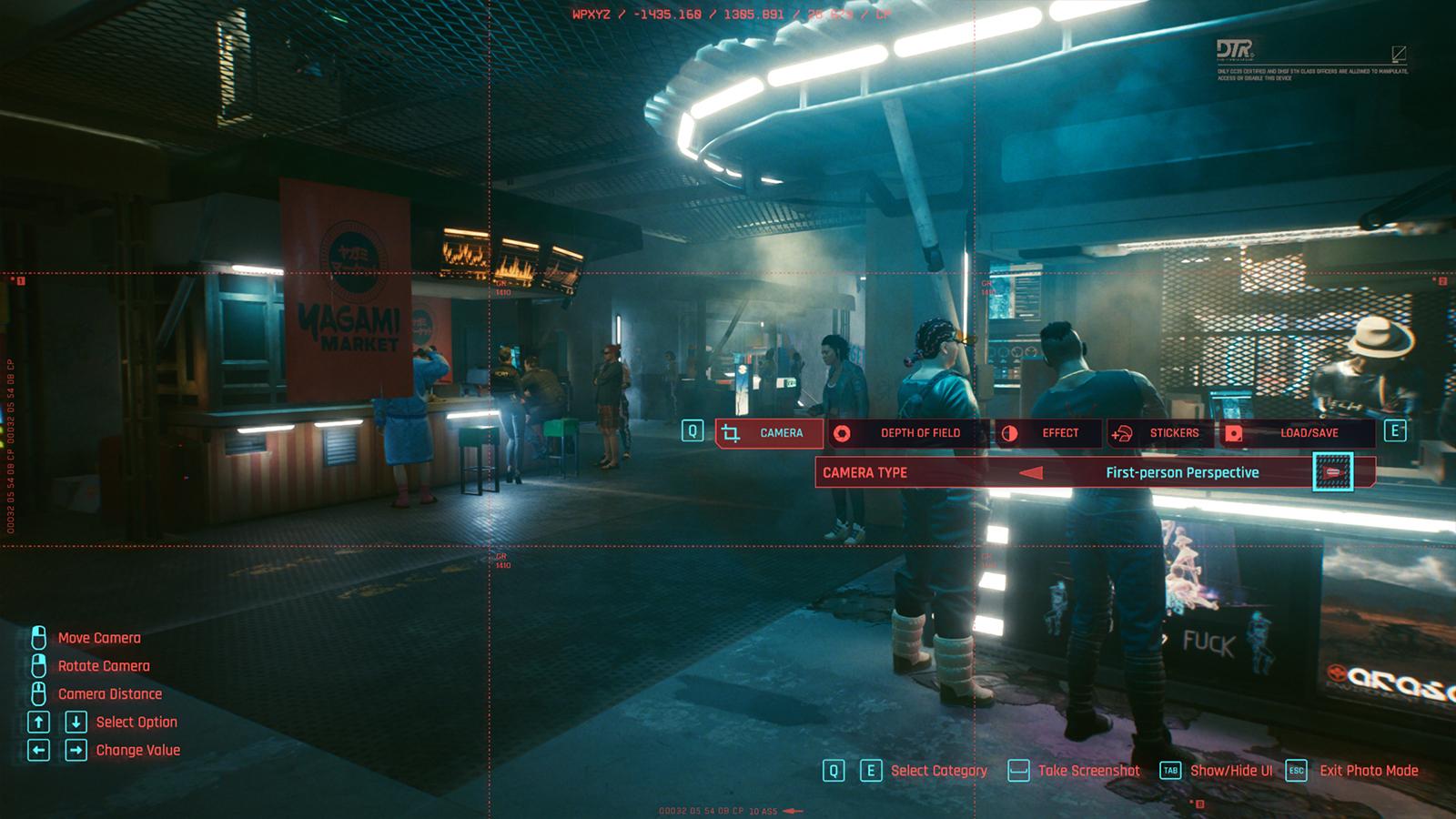Switch to the Camera tab

click(769, 433)
